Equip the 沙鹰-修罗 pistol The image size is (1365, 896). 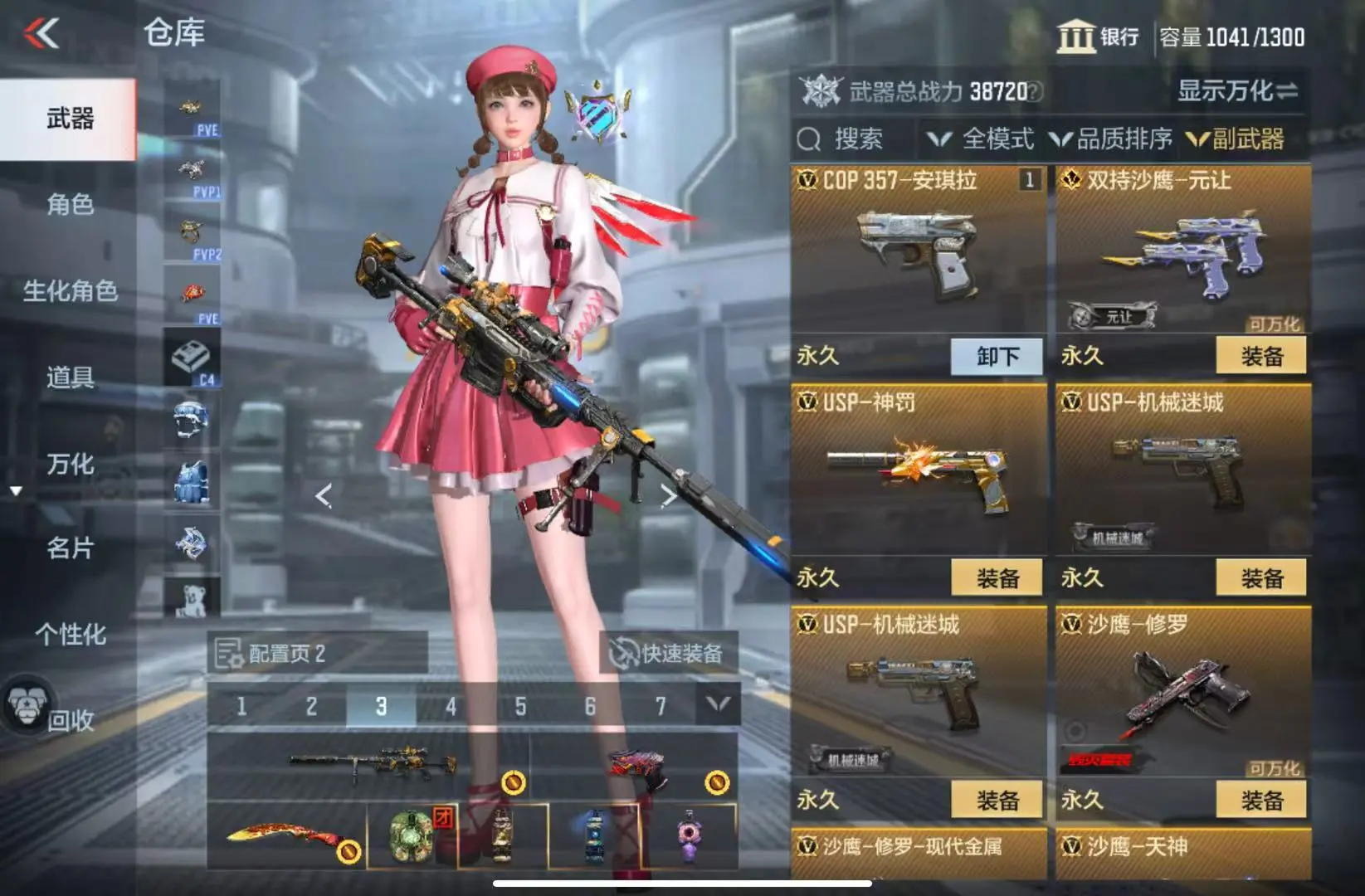pyautogui.click(x=1261, y=800)
